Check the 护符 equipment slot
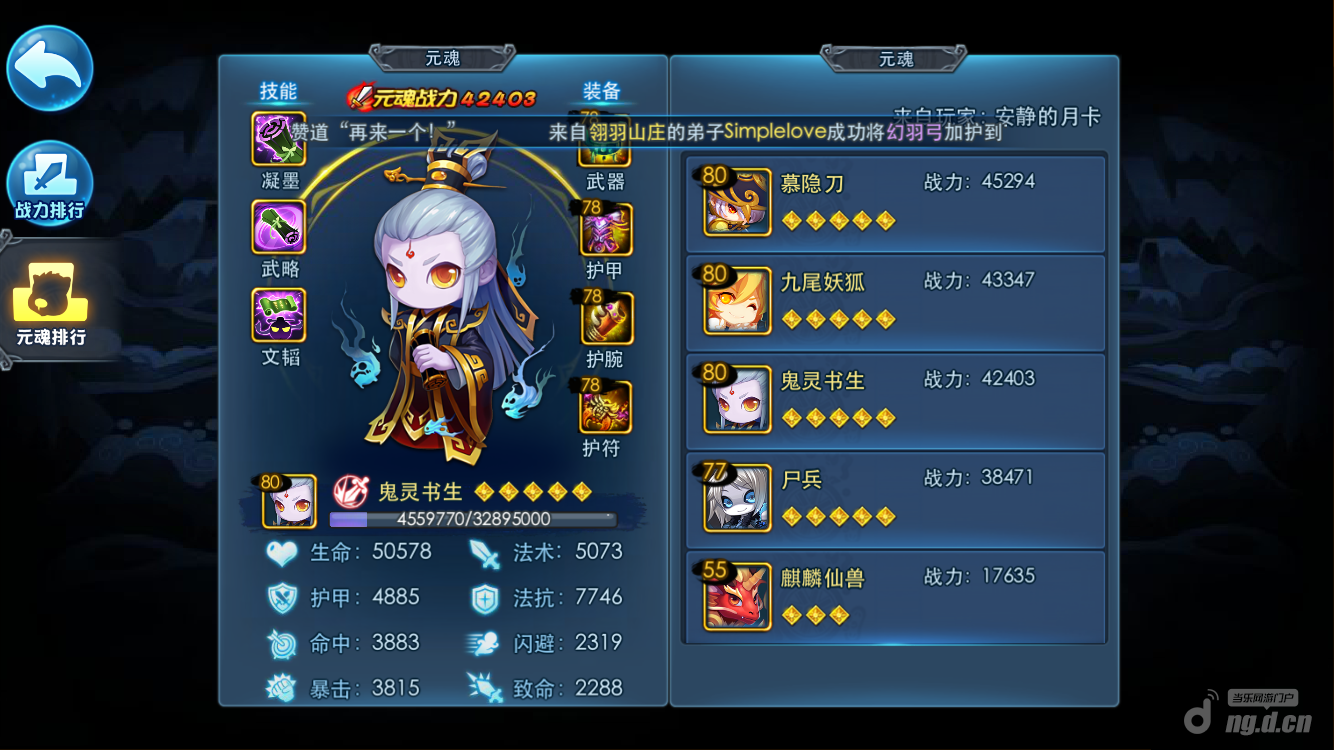Screen dimensions: 1334x750 605,407
